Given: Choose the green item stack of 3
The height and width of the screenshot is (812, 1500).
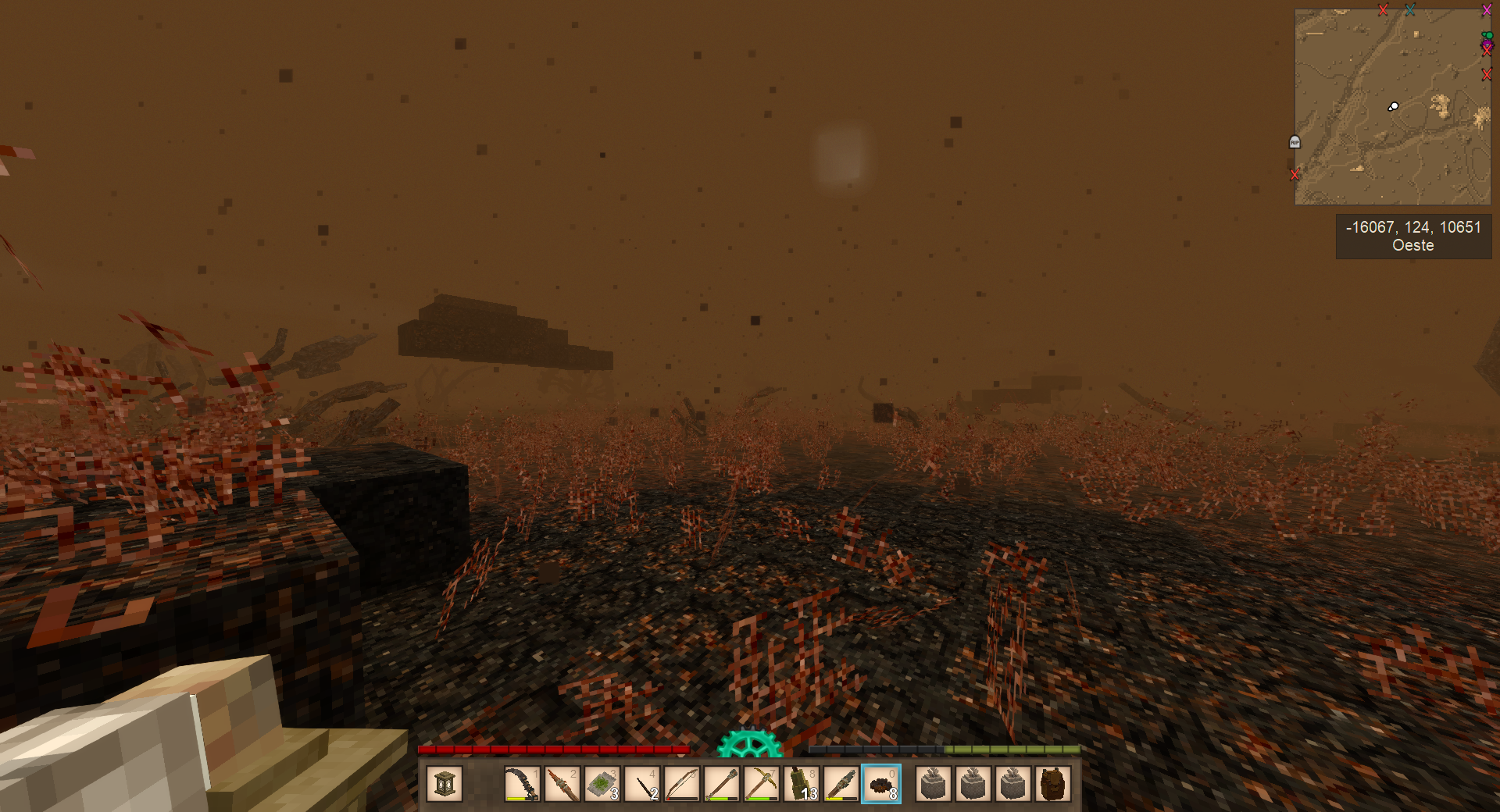Looking at the screenshot, I should (x=602, y=784).
